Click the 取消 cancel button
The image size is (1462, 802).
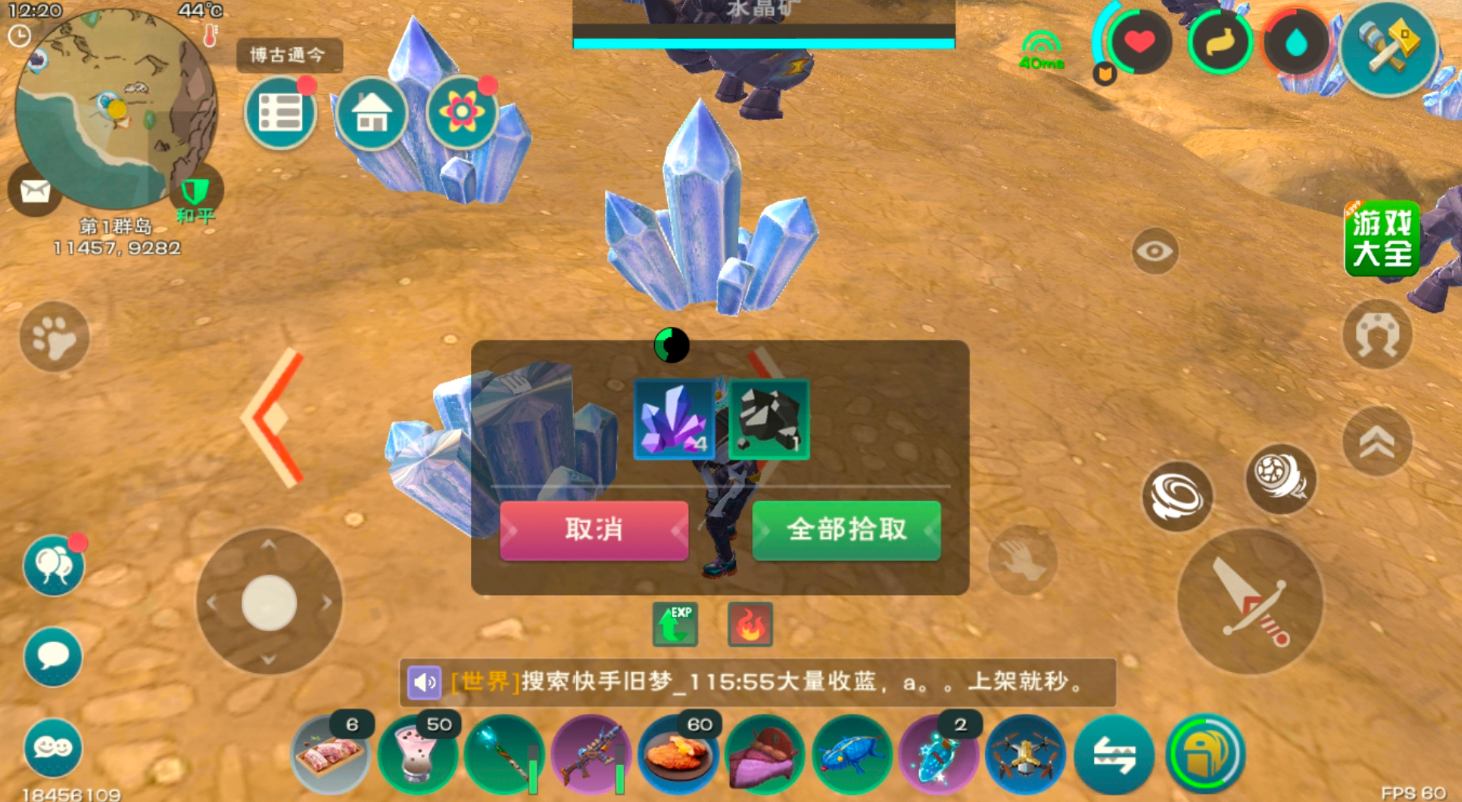(x=594, y=531)
